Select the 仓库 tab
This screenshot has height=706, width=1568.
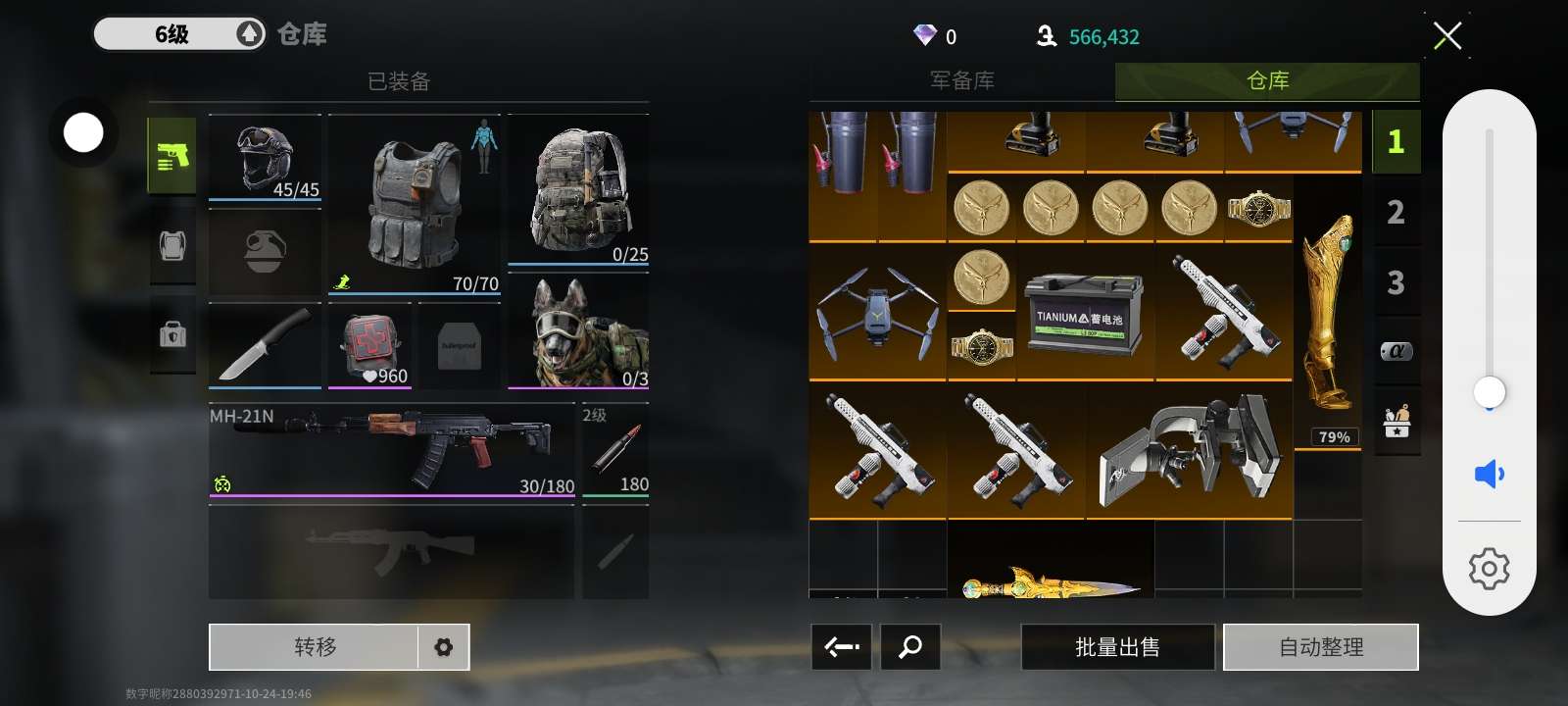pyautogui.click(x=1267, y=81)
